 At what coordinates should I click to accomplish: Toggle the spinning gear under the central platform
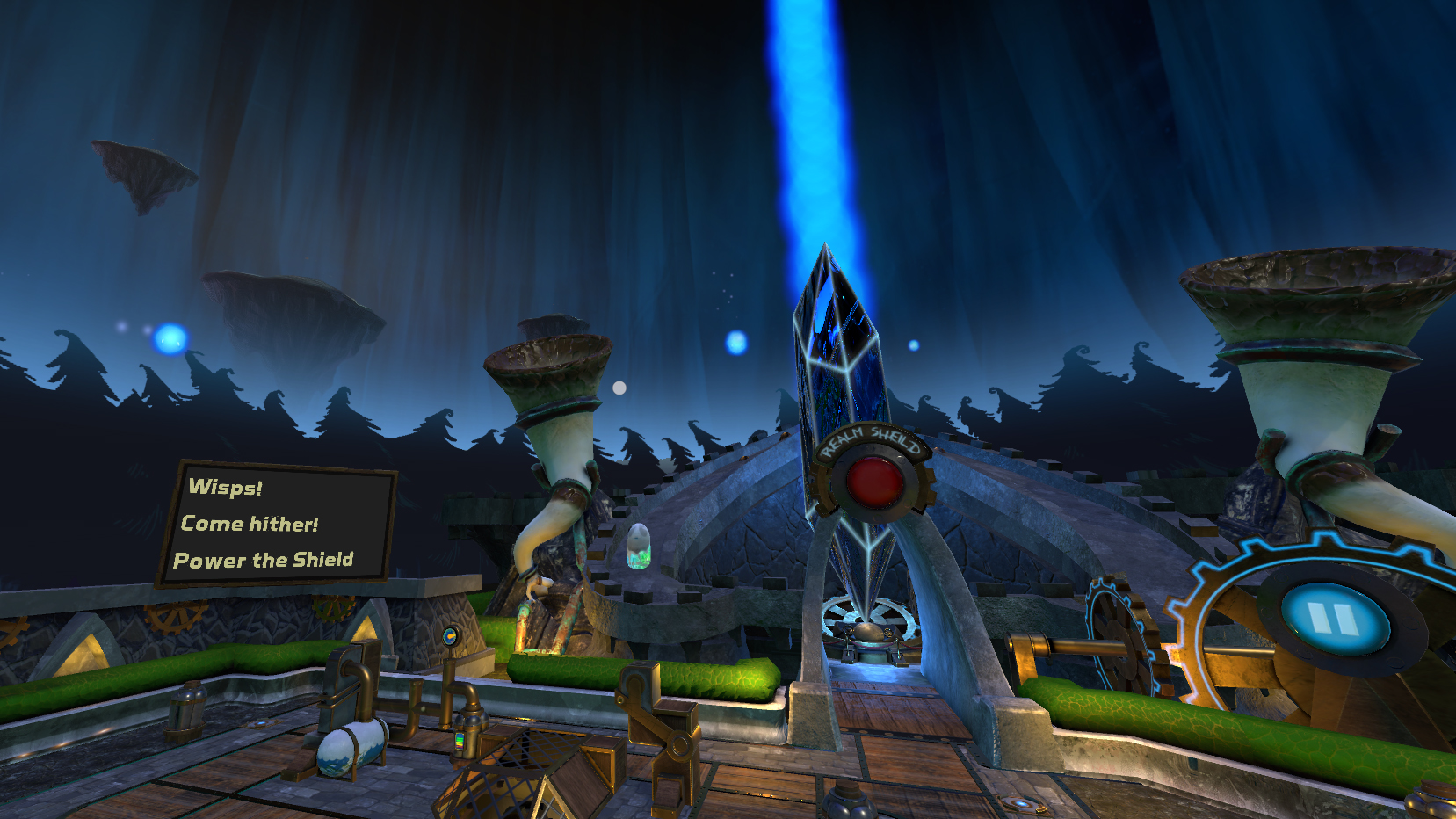[x=866, y=620]
